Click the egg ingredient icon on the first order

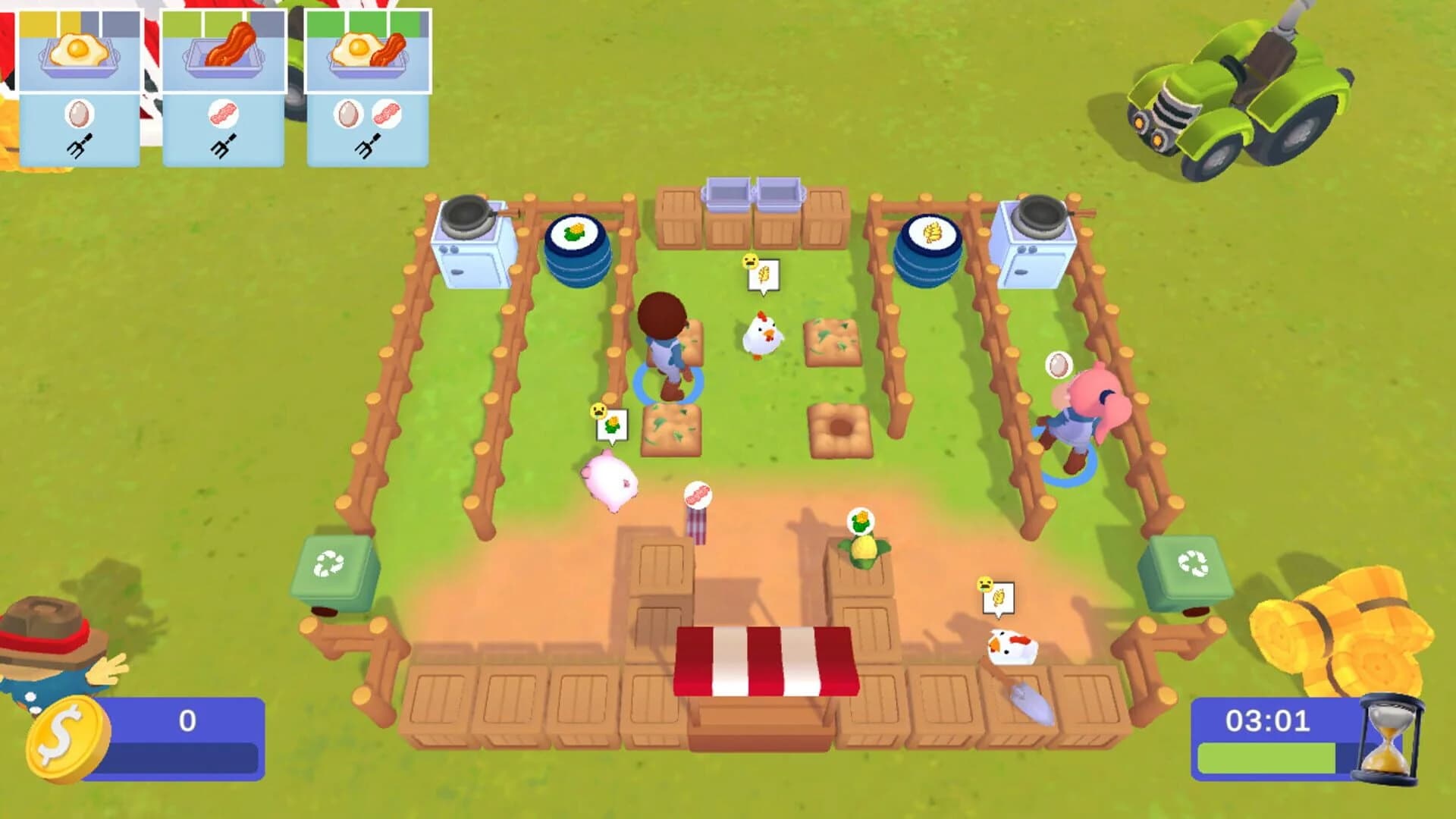[x=78, y=112]
